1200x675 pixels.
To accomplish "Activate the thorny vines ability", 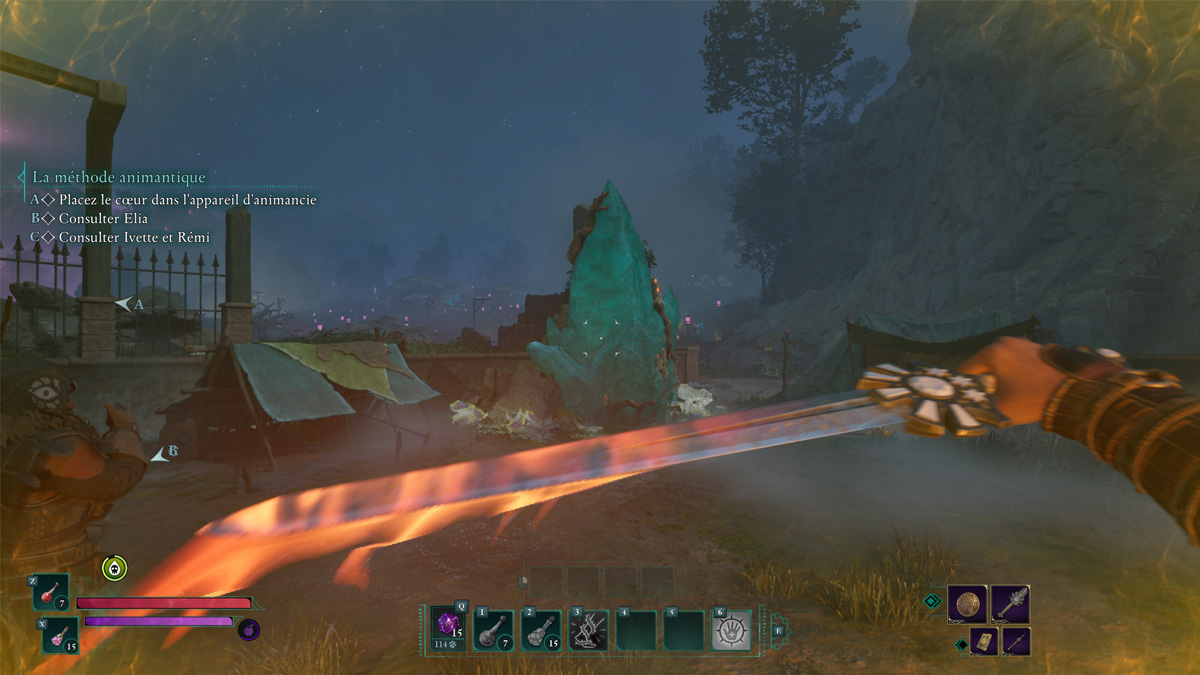I will (589, 630).
